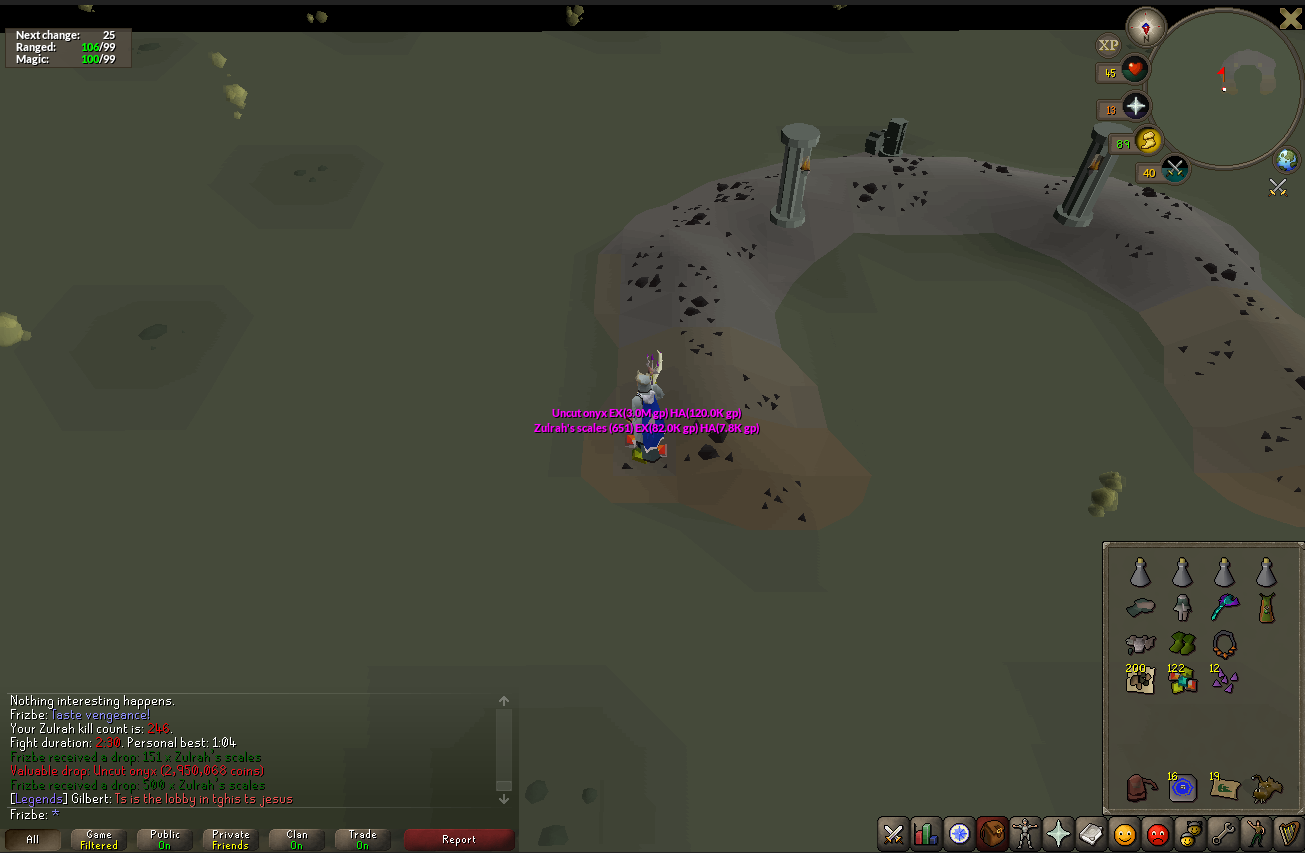This screenshot has width=1305, height=853.
Task: Activate quick prayers via the prayer orb
Action: (x=1136, y=107)
